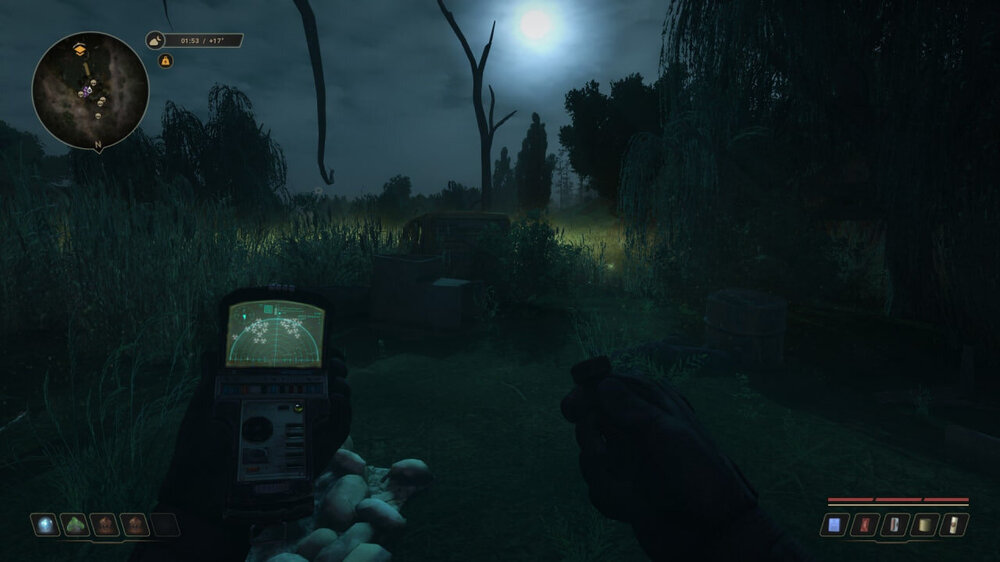Use the gray canister quick slot
1000x562 pixels.
(x=897, y=524)
